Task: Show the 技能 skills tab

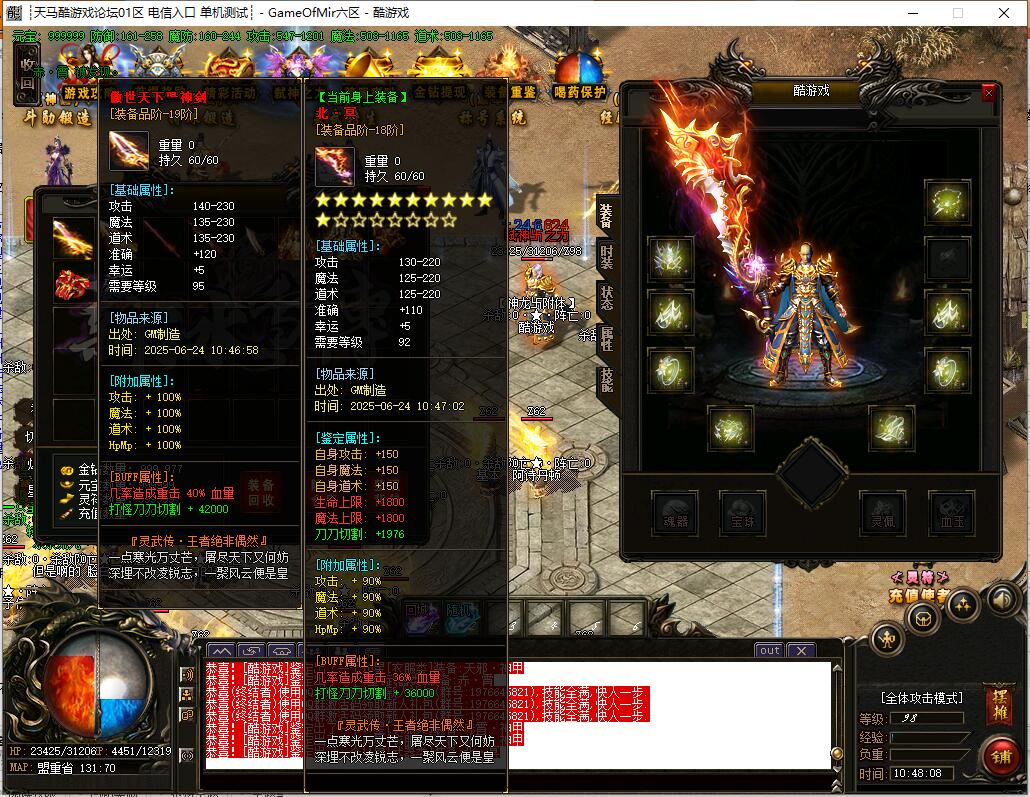Action: [x=606, y=380]
